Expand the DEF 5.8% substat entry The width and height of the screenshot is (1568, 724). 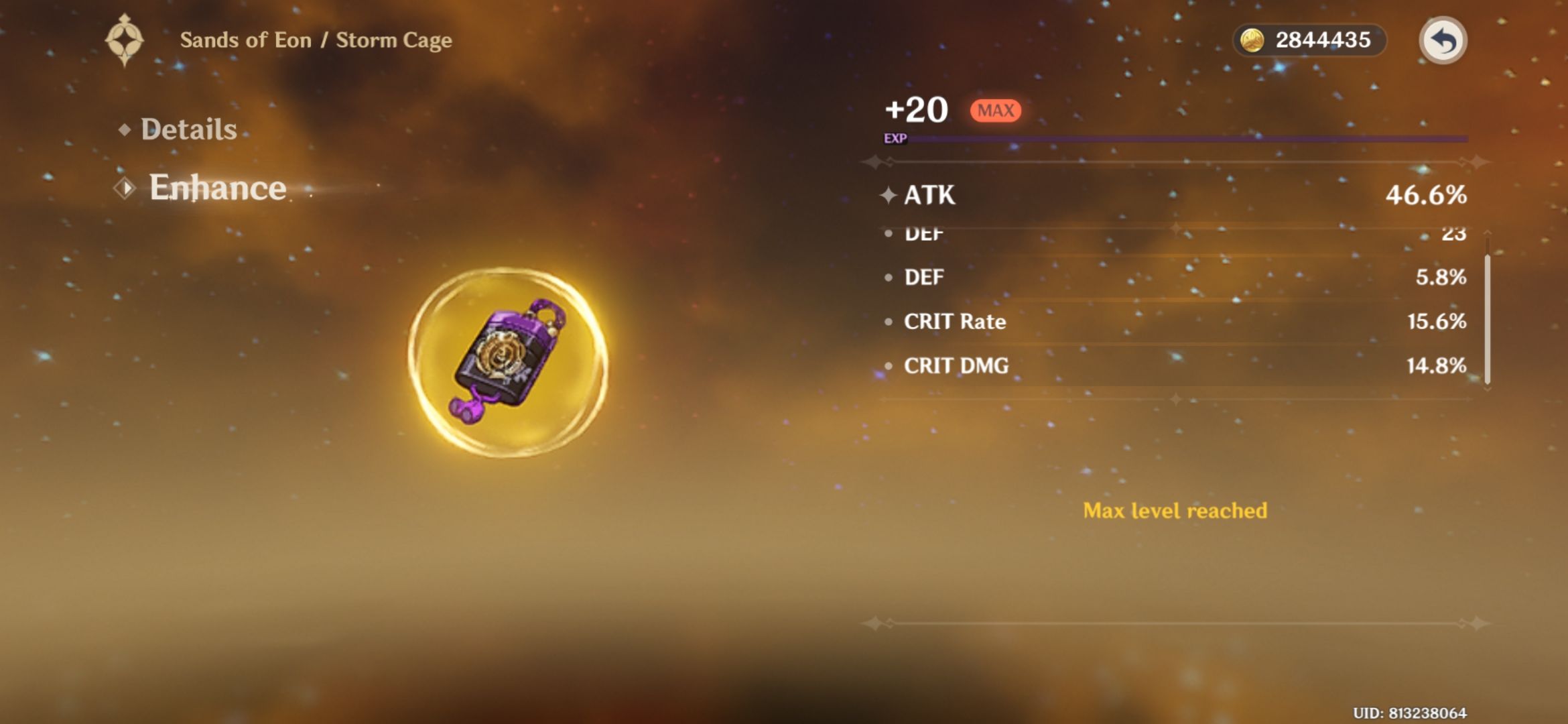pyautogui.click(x=1139, y=276)
